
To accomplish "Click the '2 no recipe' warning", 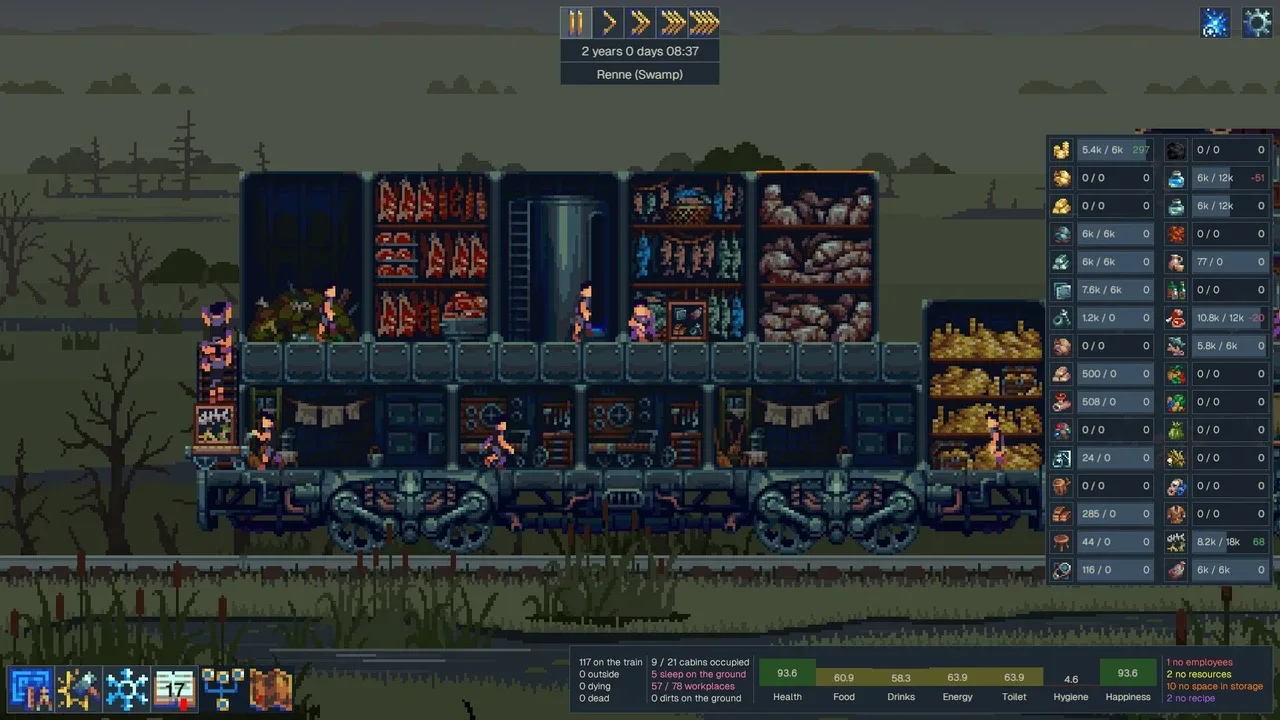I will tap(1193, 698).
